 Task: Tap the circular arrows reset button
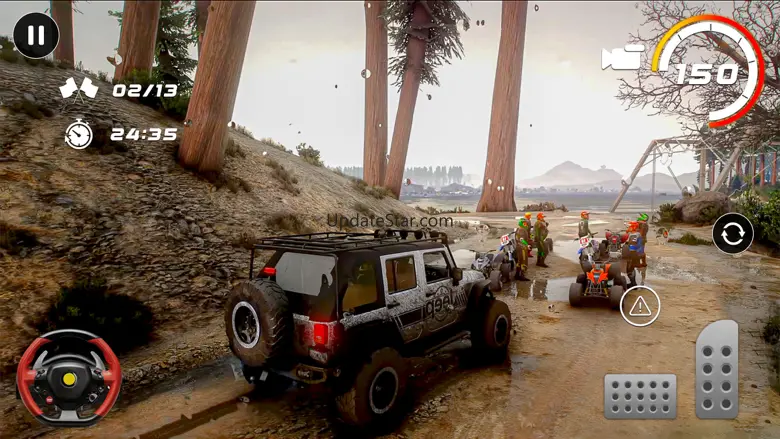pyautogui.click(x=733, y=234)
